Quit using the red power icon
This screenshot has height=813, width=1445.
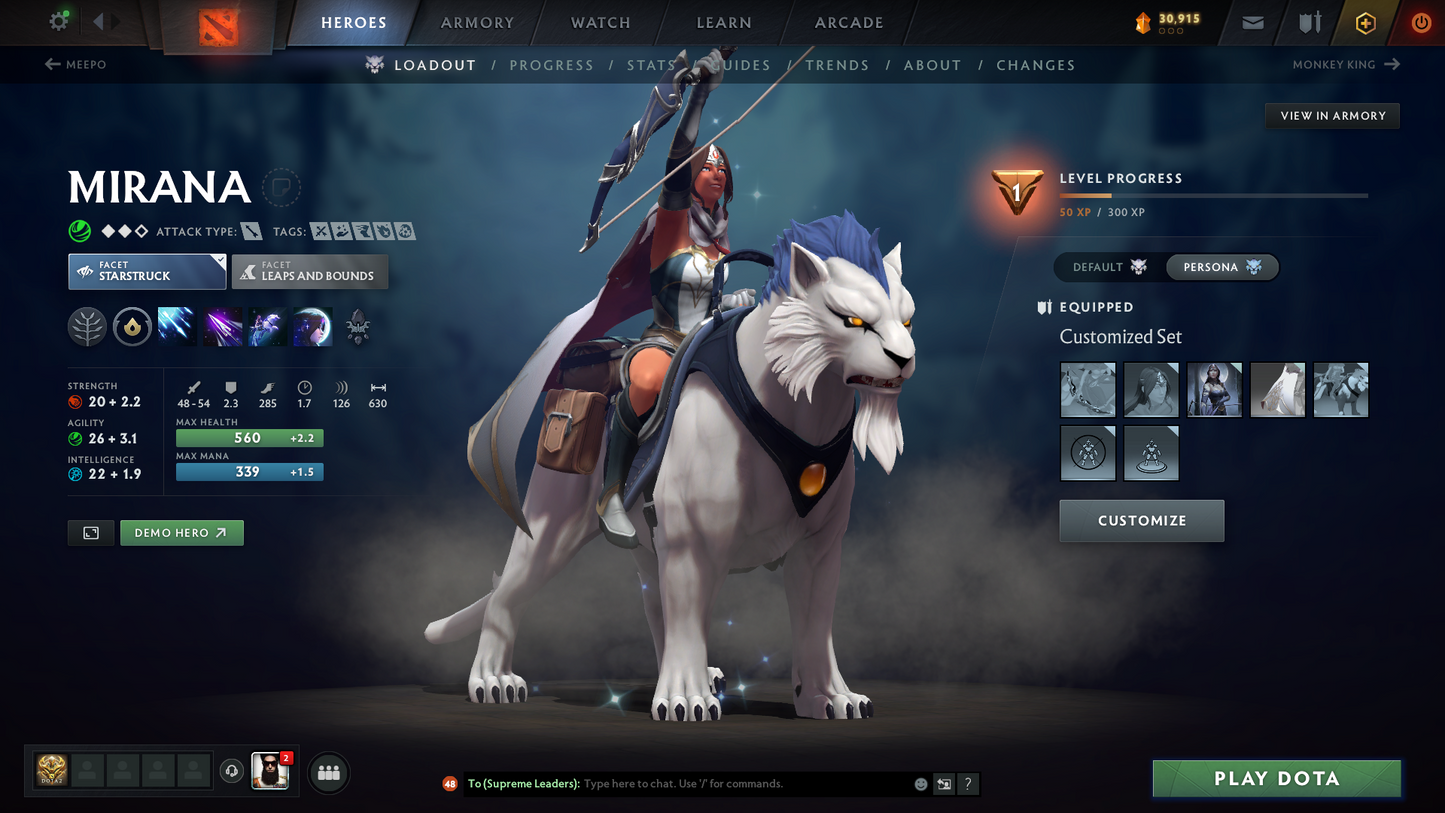pyautogui.click(x=1420, y=23)
